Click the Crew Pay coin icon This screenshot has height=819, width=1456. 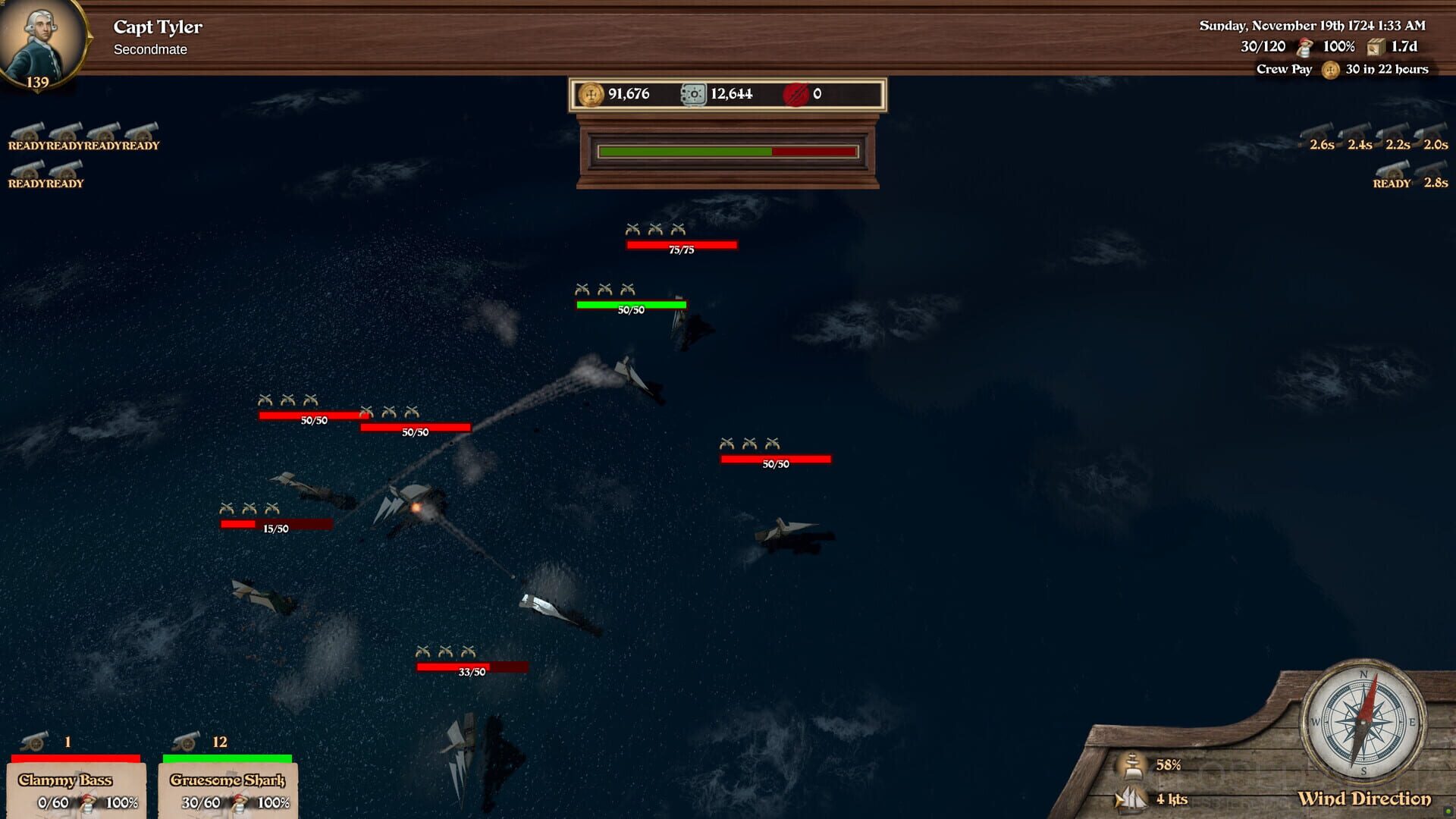click(1331, 69)
